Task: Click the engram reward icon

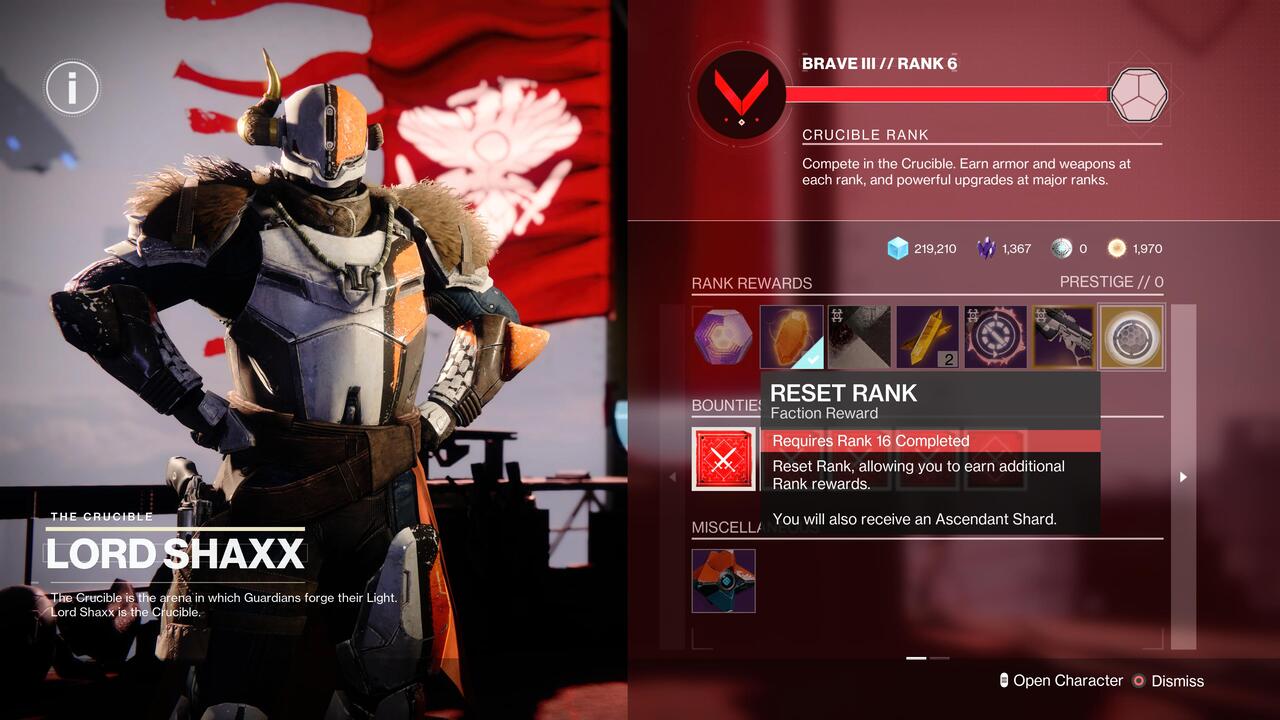Action: pyautogui.click(x=723, y=336)
